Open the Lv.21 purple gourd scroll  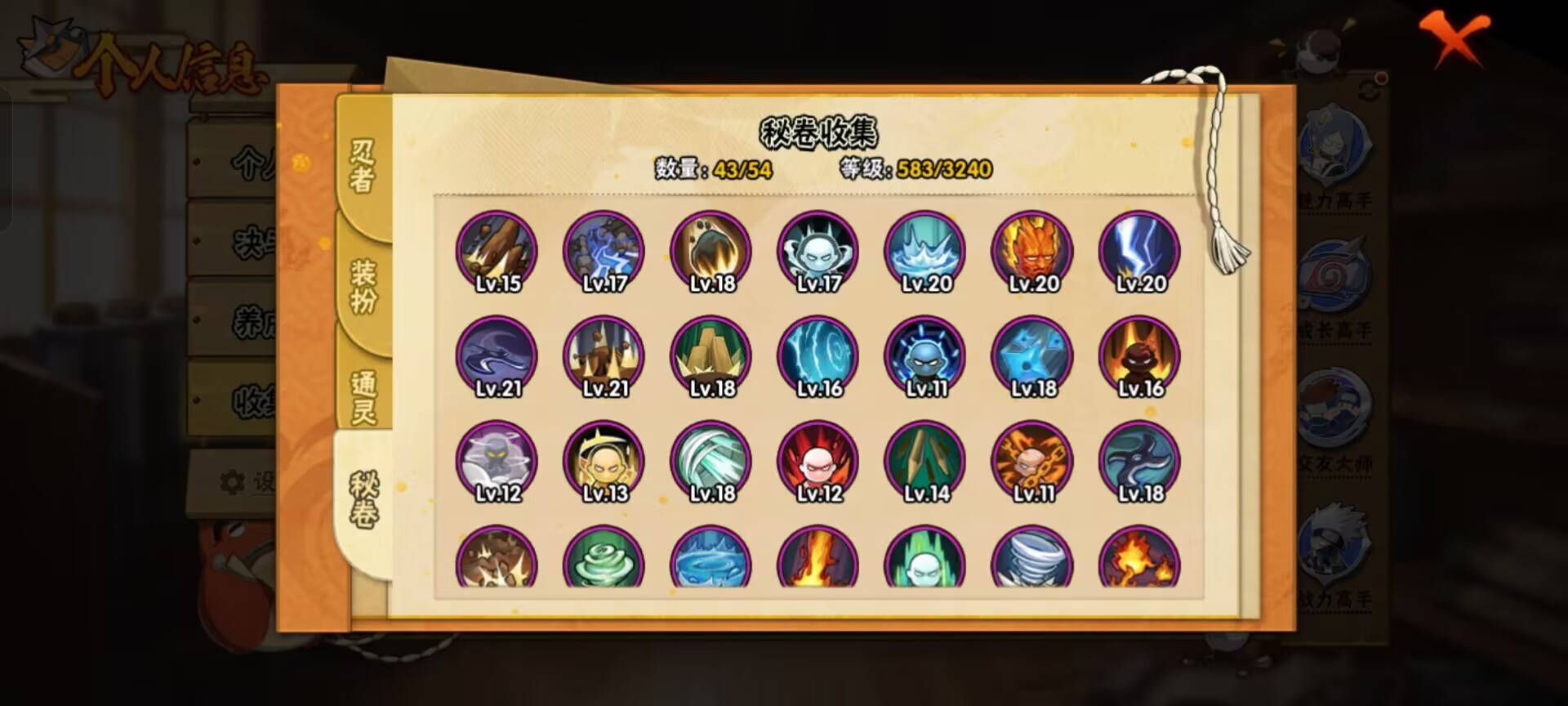(x=497, y=355)
